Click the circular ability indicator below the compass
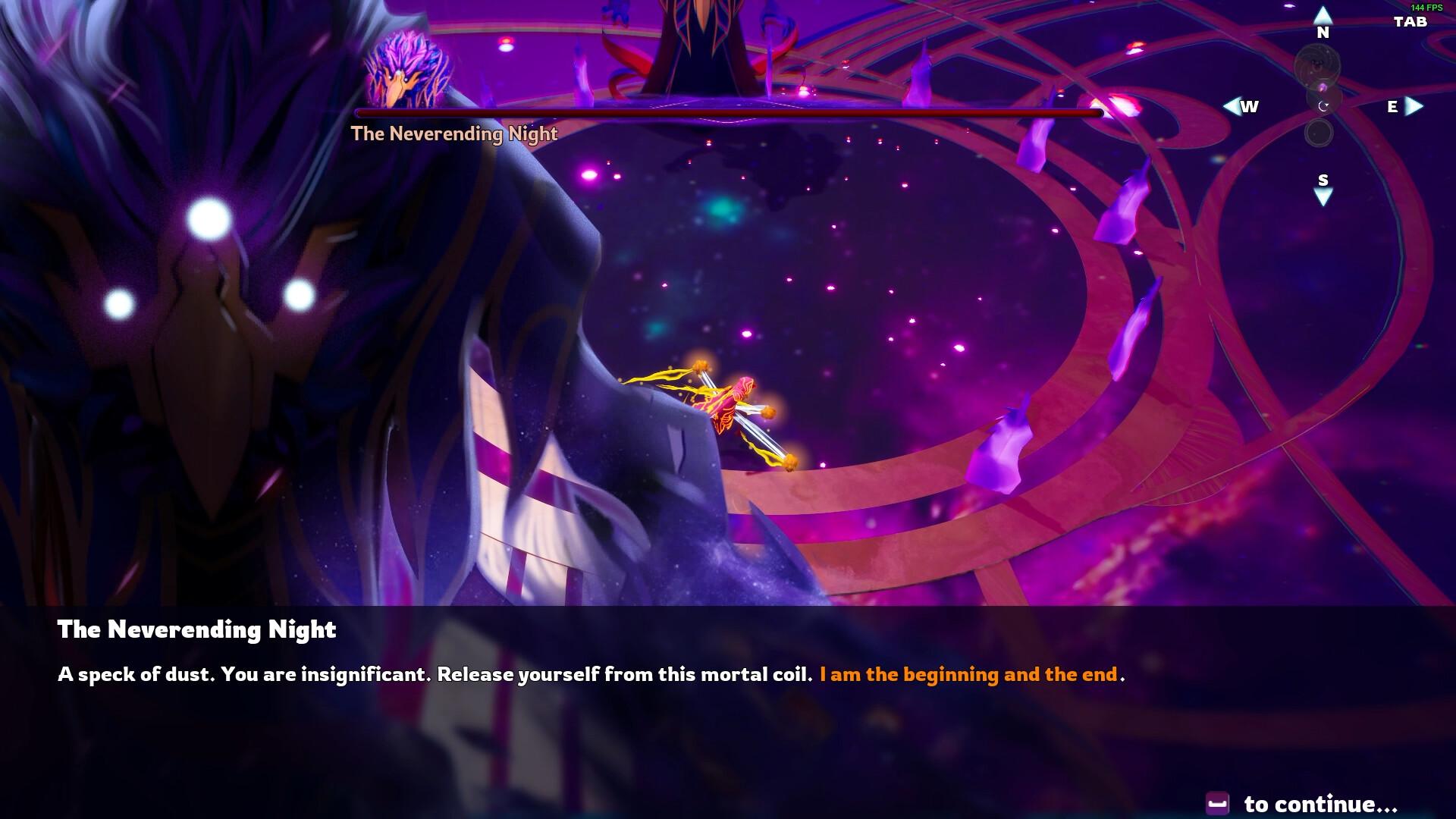1456x819 pixels. (x=1323, y=106)
